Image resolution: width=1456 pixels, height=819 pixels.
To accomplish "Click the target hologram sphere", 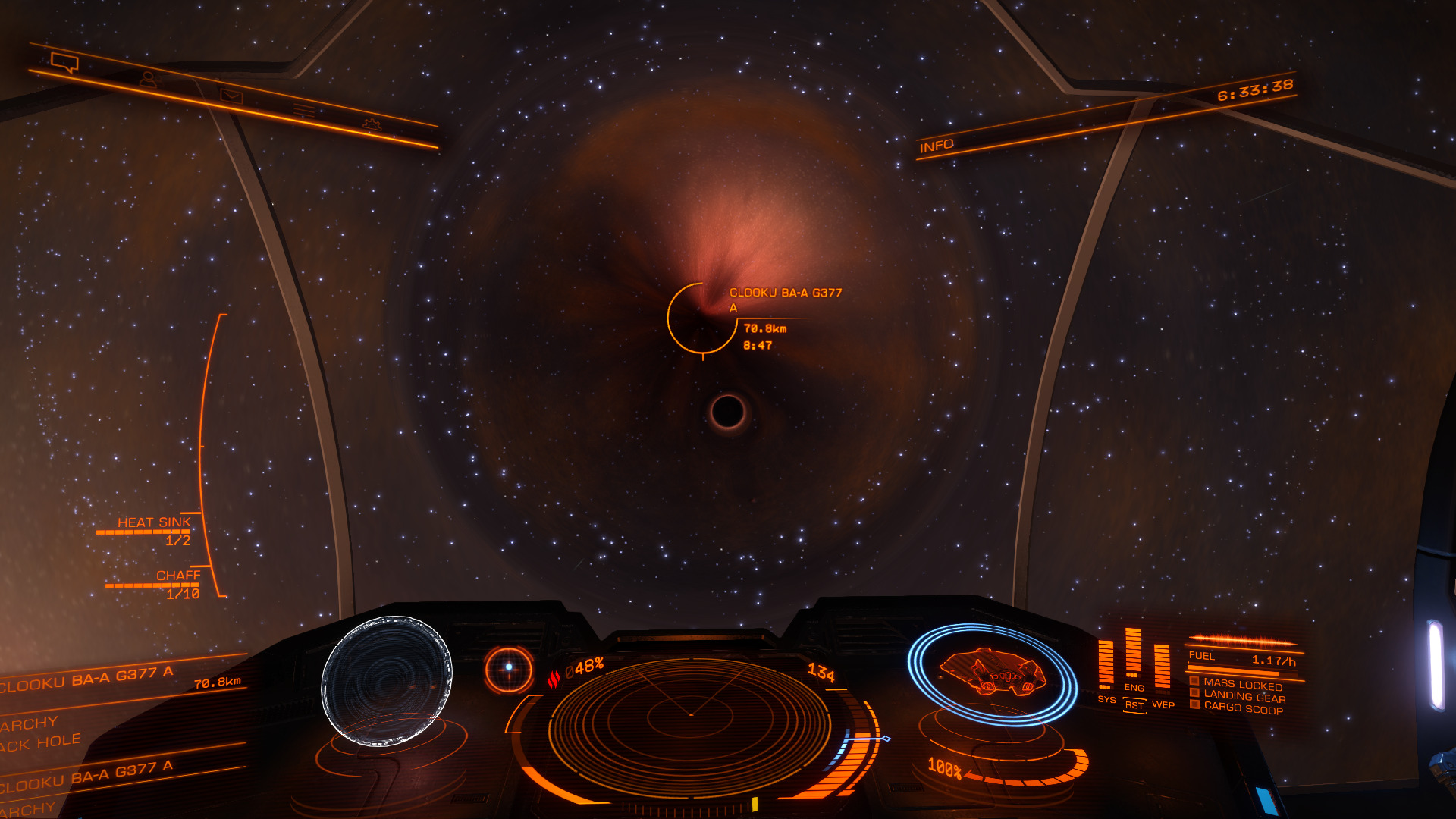I will point(387,680).
